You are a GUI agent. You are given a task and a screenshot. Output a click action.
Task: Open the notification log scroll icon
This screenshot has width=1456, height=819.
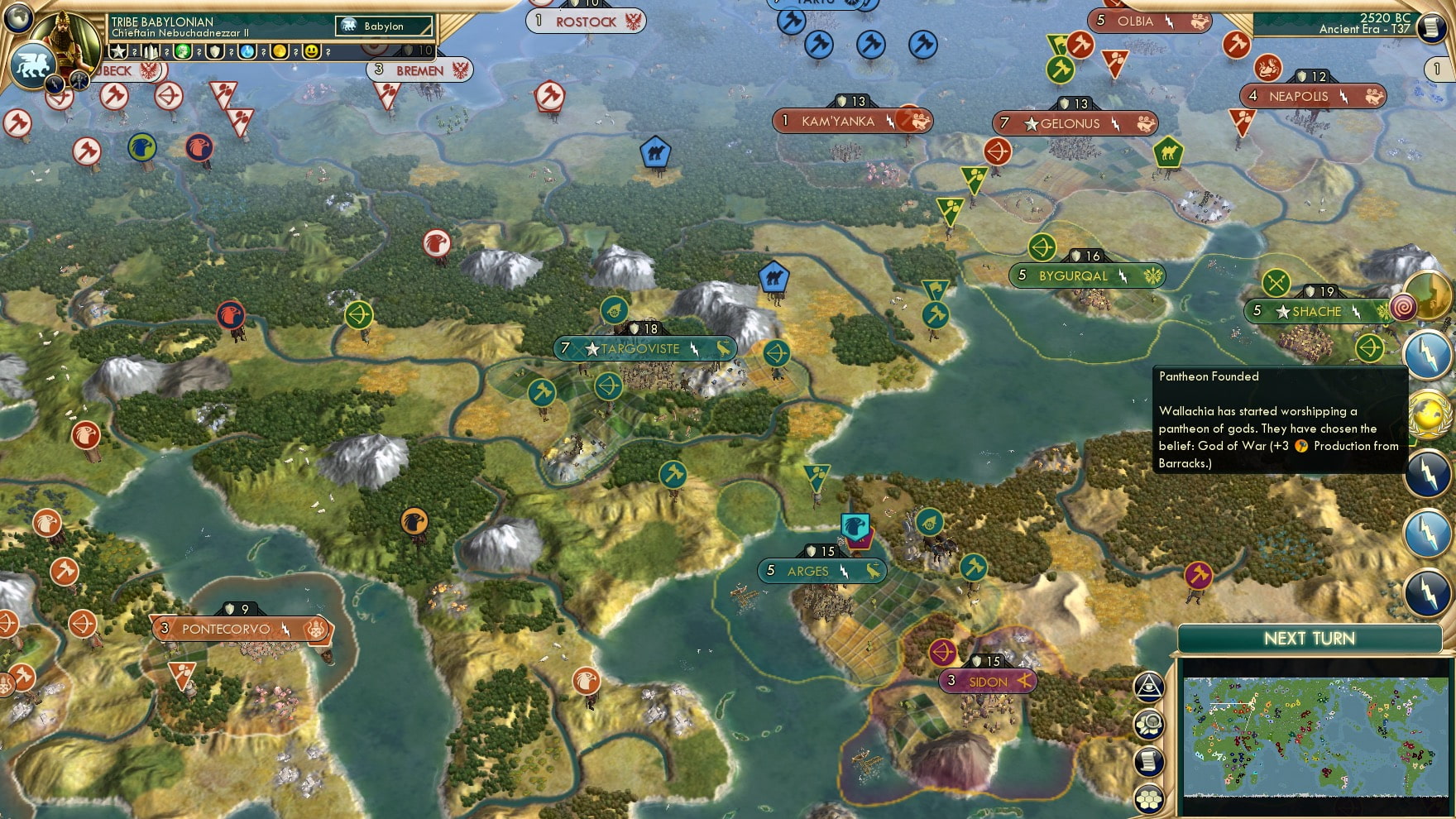[1148, 760]
